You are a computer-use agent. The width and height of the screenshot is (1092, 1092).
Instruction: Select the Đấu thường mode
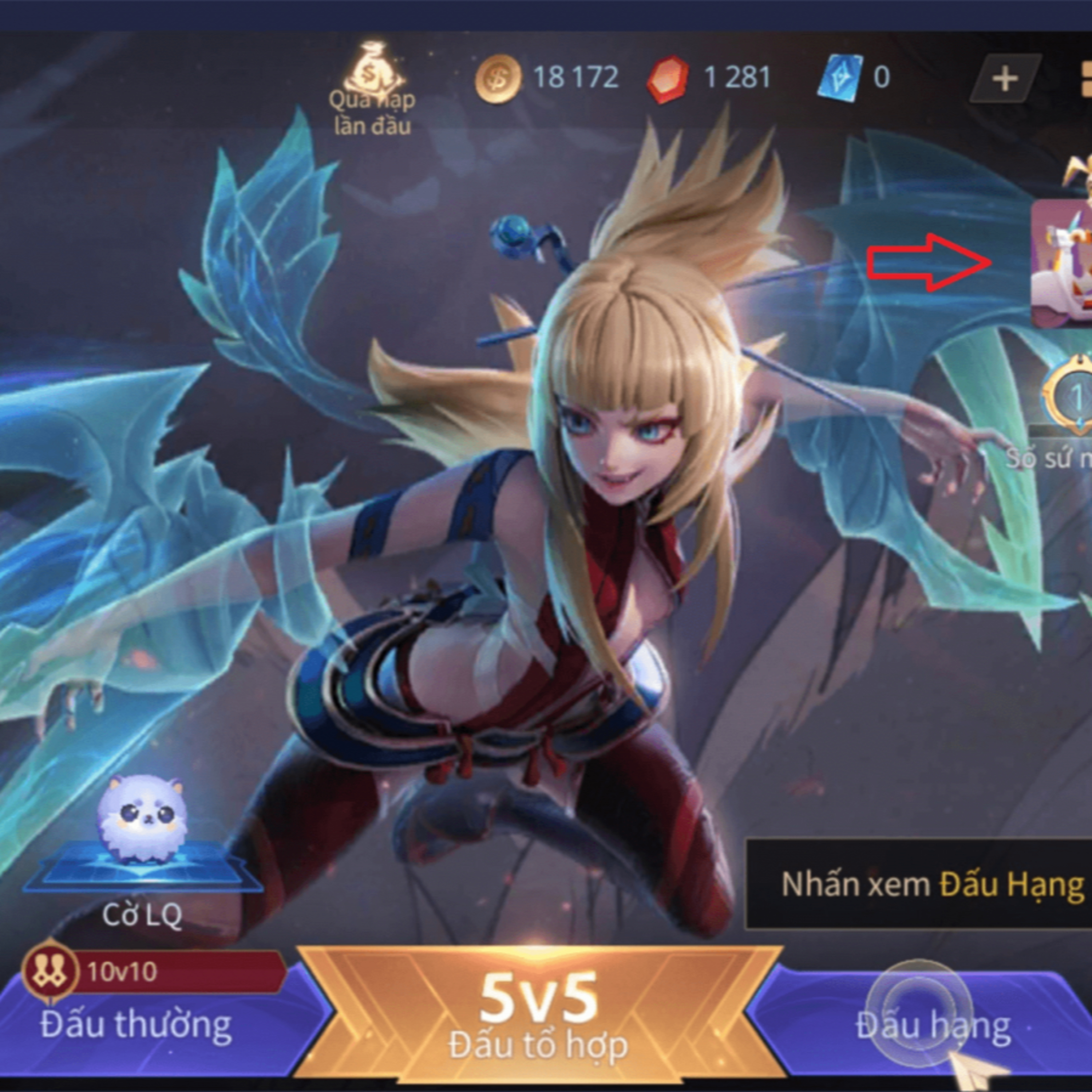tap(136, 1024)
